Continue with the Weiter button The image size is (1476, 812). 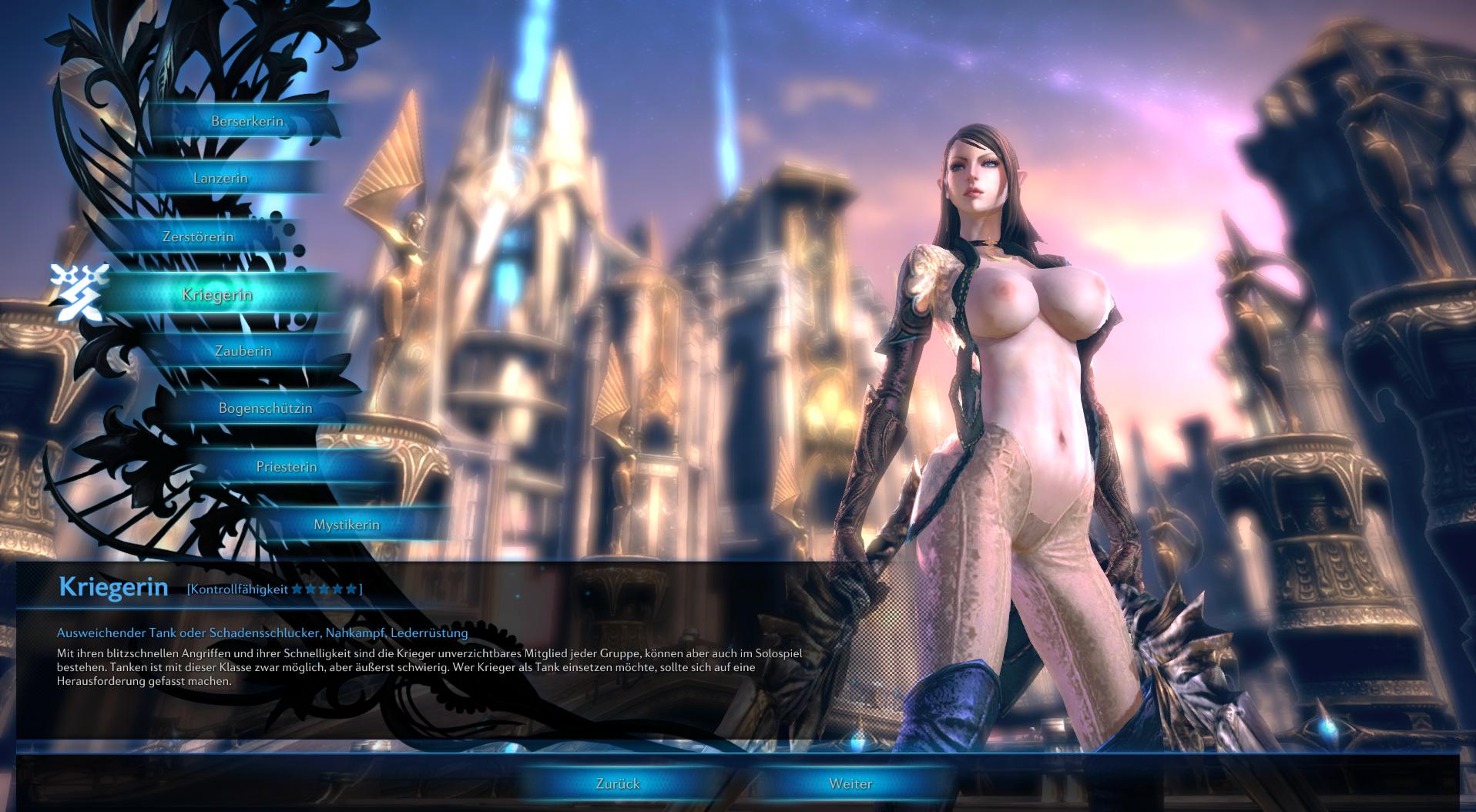click(850, 783)
